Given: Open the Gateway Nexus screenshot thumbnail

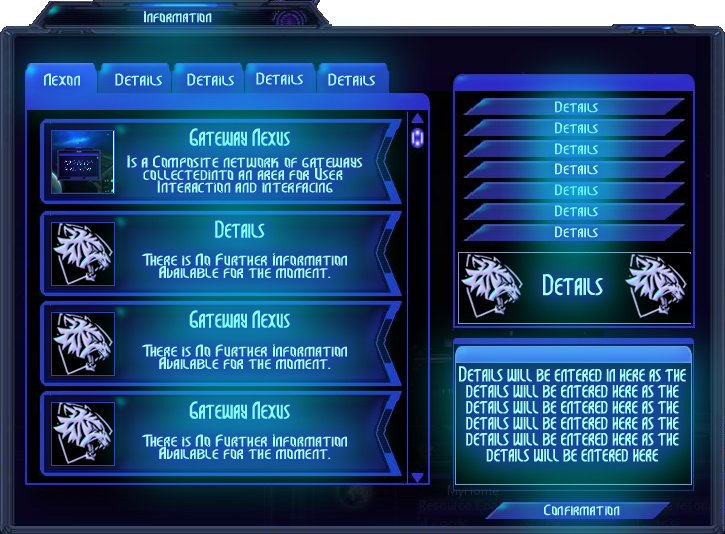Looking at the screenshot, I should [83, 162].
